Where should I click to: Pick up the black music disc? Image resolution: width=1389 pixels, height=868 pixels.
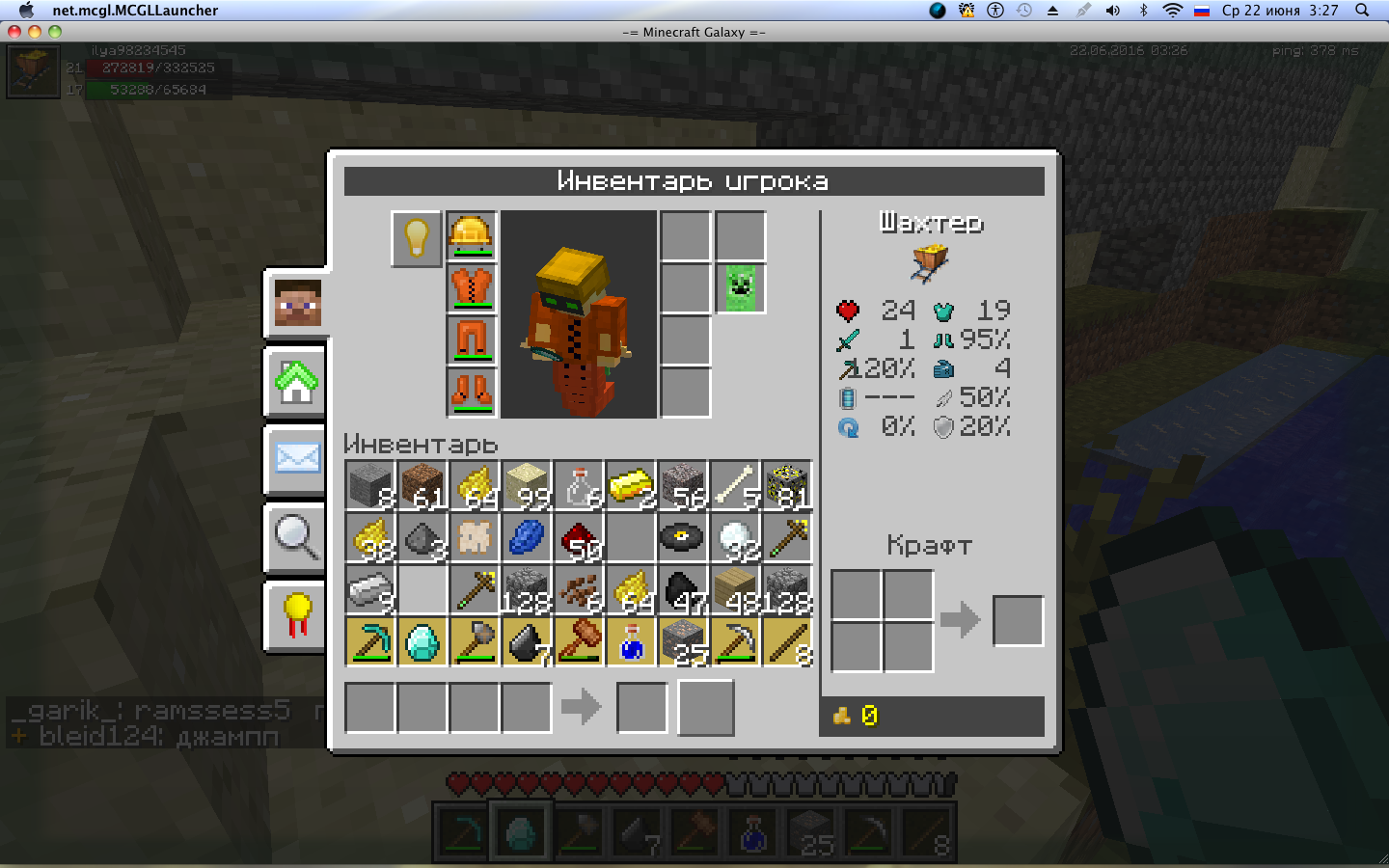pyautogui.click(x=683, y=537)
